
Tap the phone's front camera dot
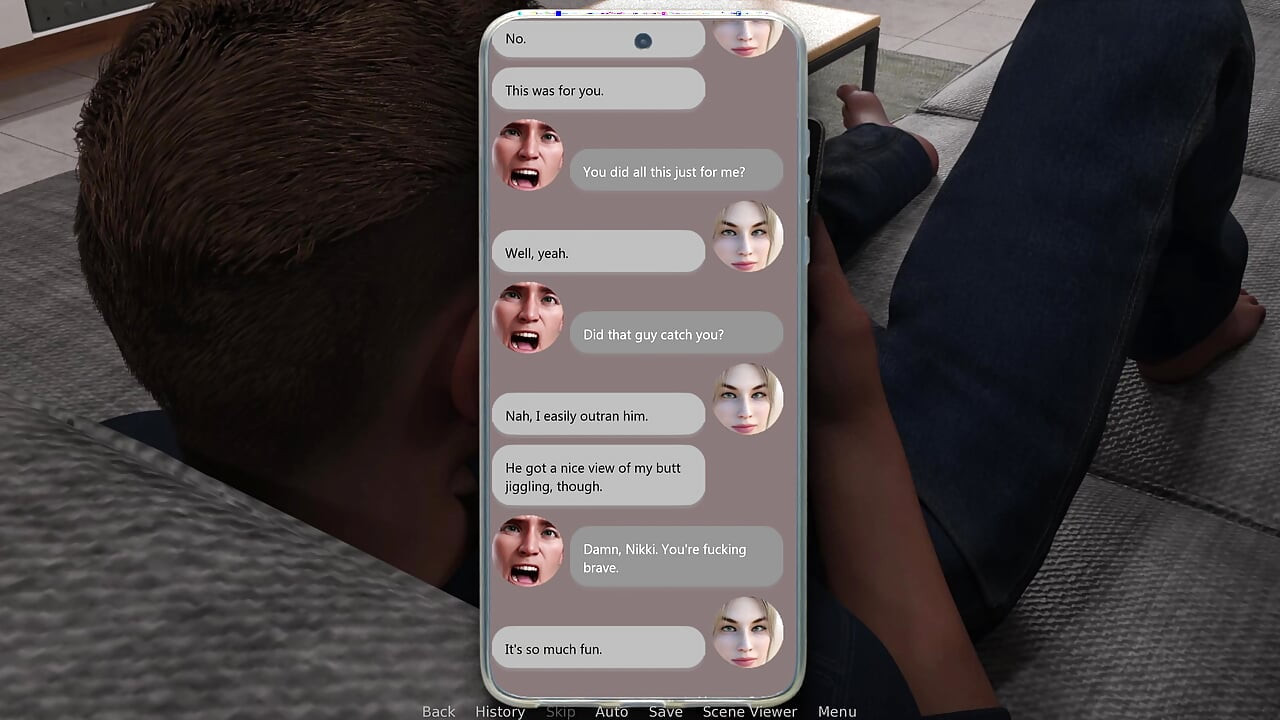click(643, 41)
